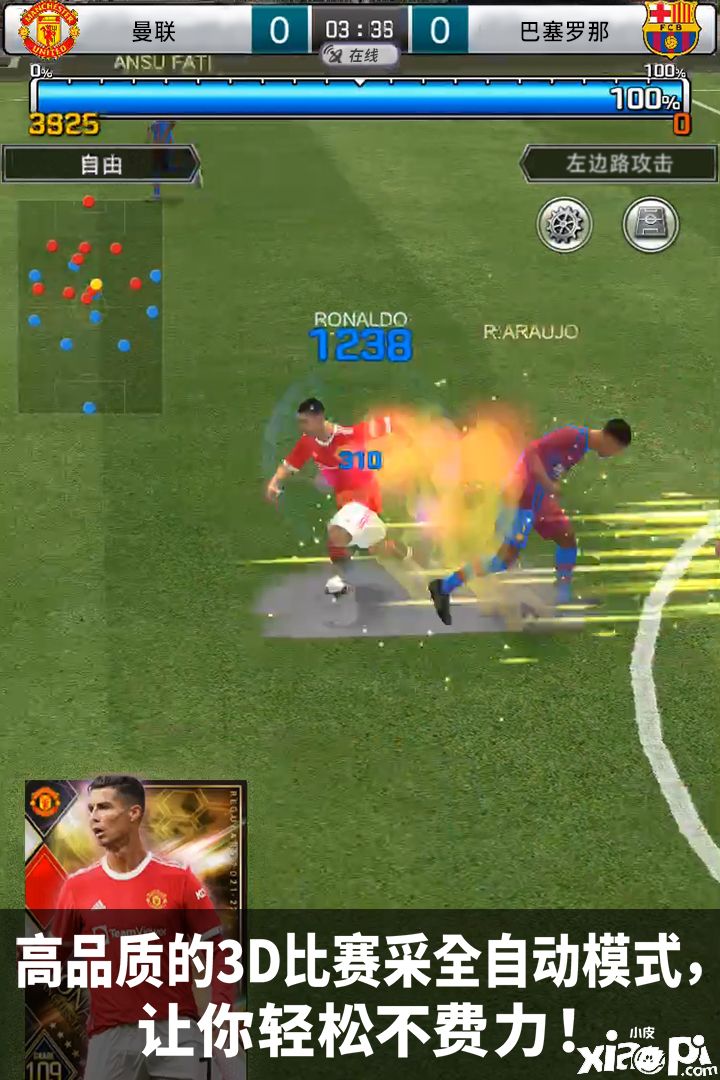Image resolution: width=720 pixels, height=1080 pixels.
Task: Click the FC Barcelona crest
Action: point(671,29)
